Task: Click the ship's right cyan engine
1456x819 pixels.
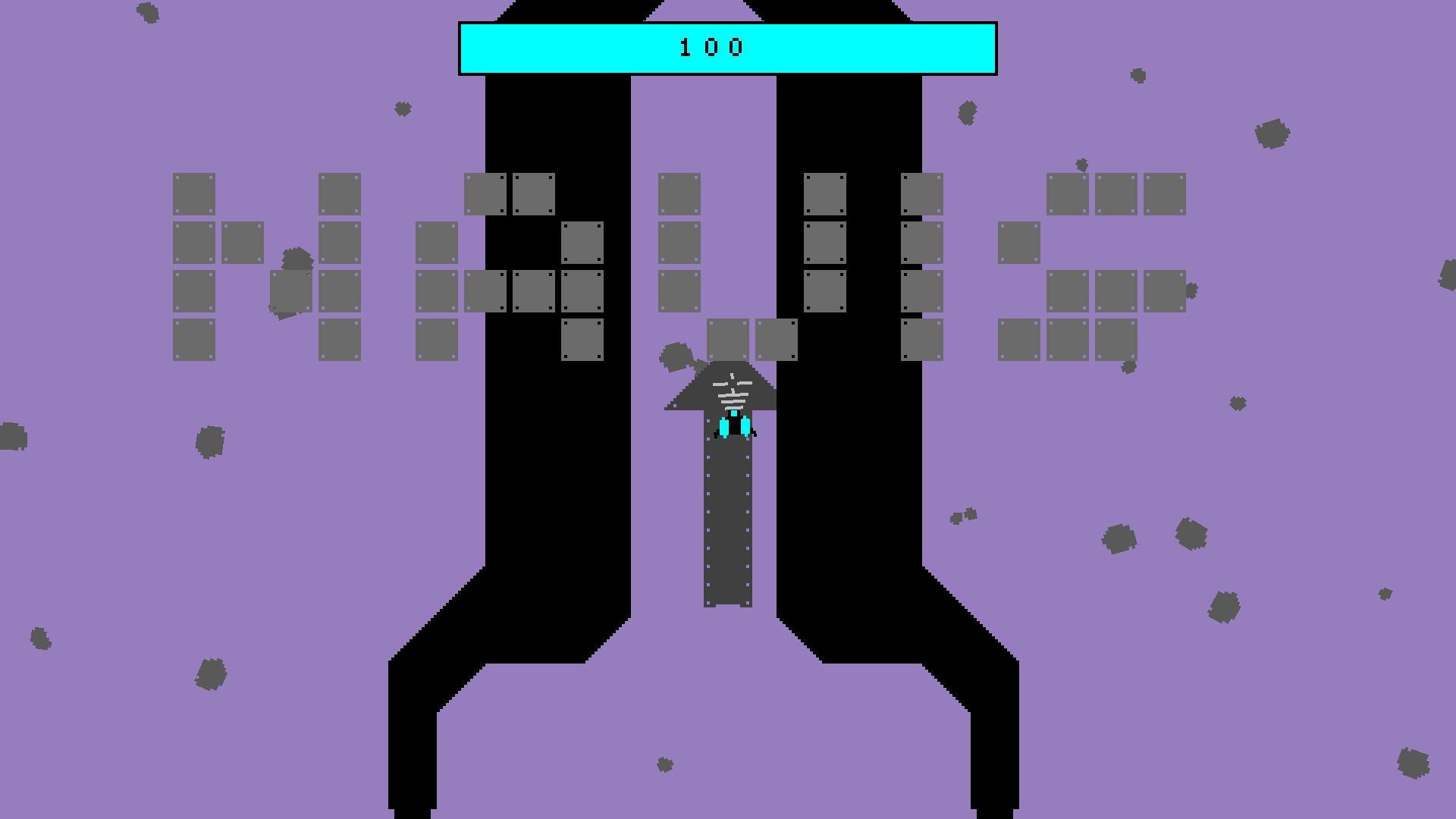Action: pos(746,426)
